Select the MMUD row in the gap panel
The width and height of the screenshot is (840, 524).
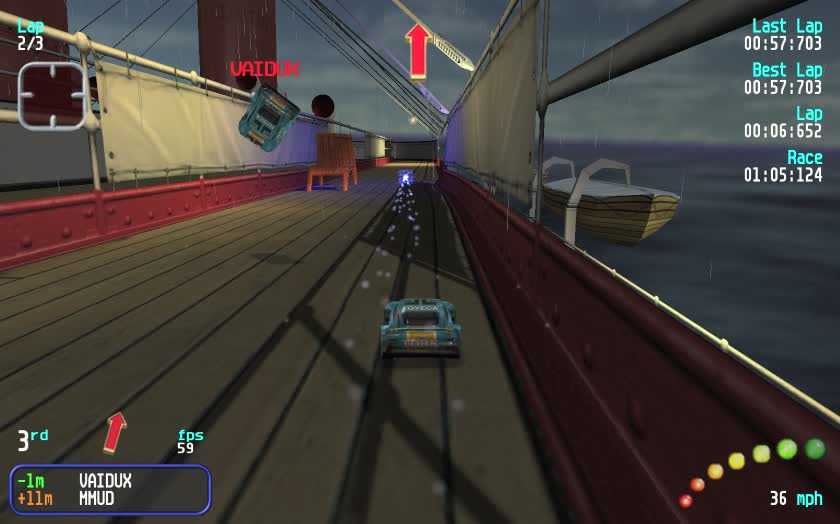tap(110, 498)
